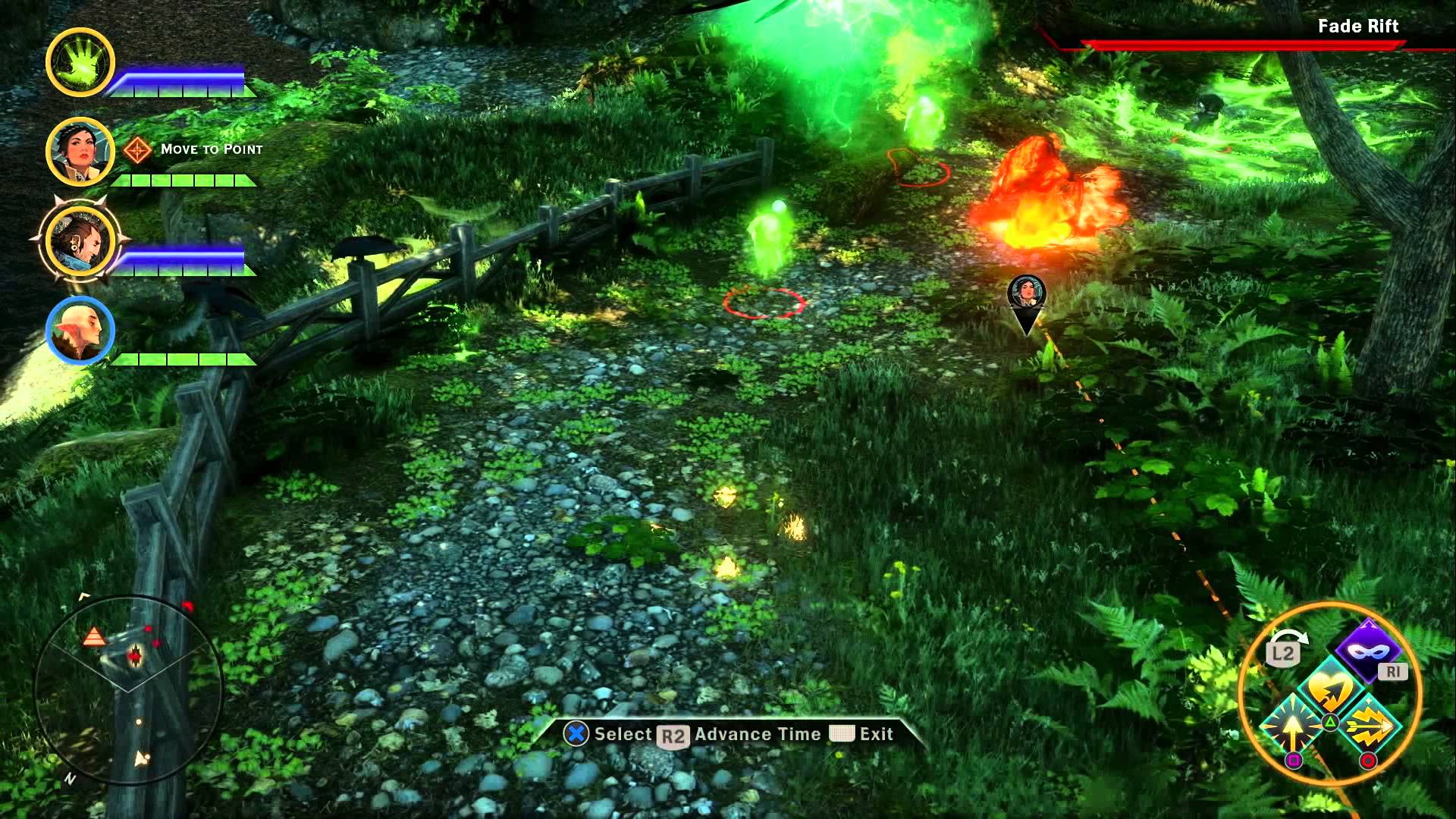Click the portrait waypoint marker on the field
This screenshot has height=819, width=1456.
[1027, 297]
